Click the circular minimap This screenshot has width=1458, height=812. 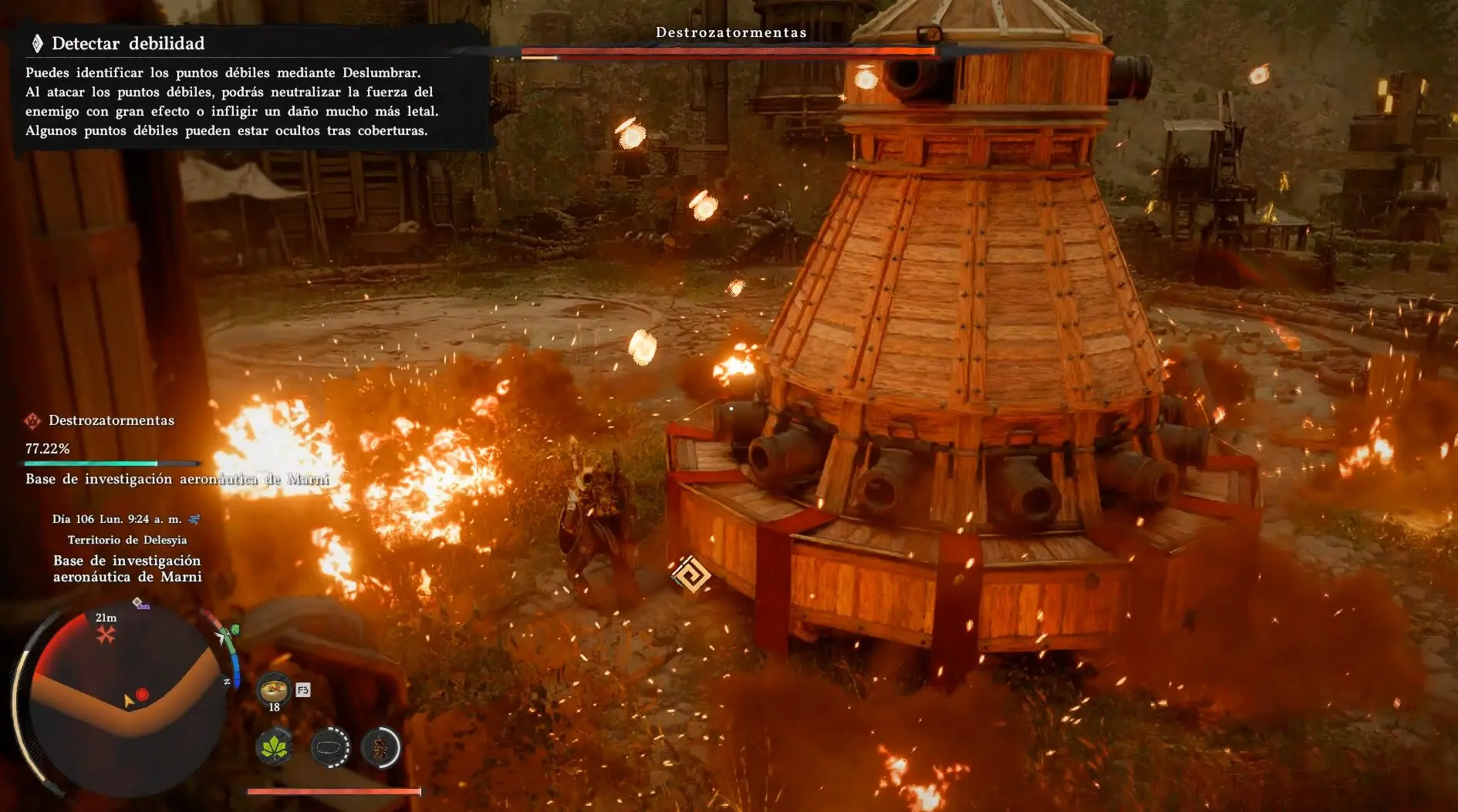[x=127, y=702]
